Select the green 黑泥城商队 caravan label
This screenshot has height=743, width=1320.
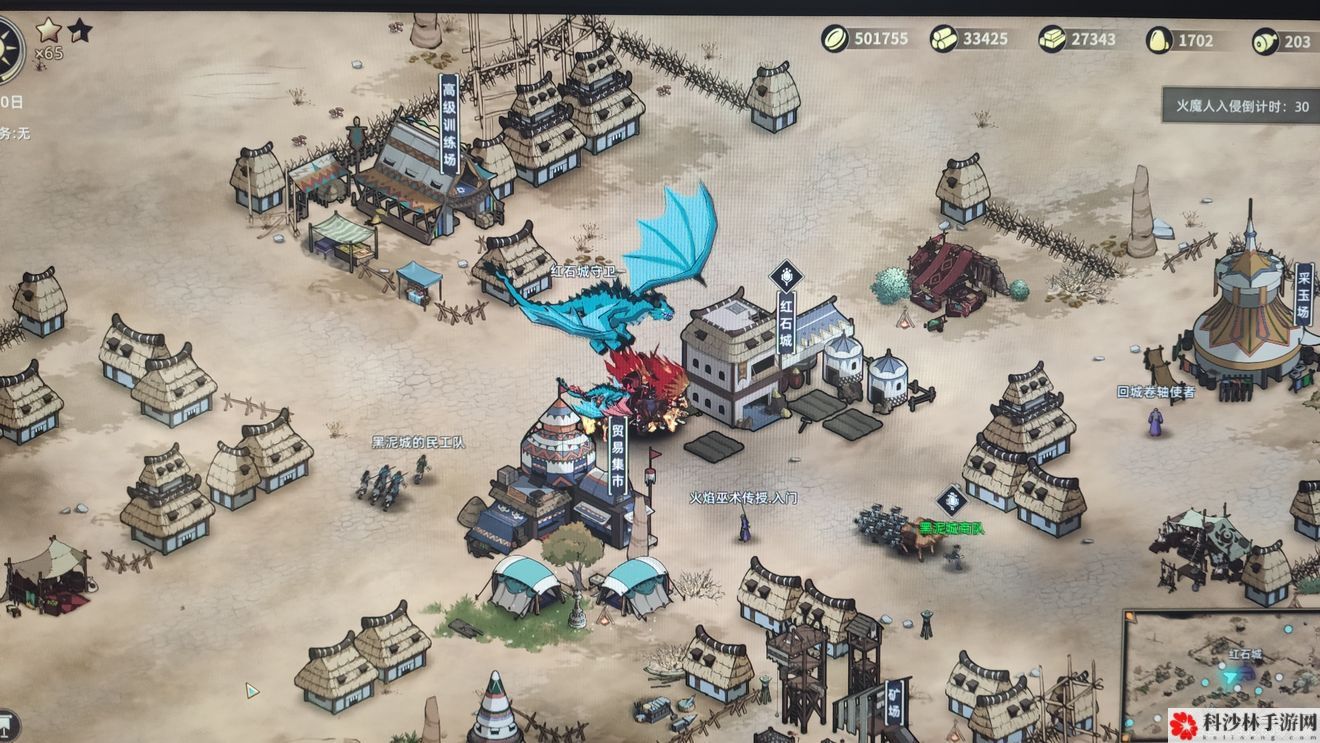coord(951,528)
